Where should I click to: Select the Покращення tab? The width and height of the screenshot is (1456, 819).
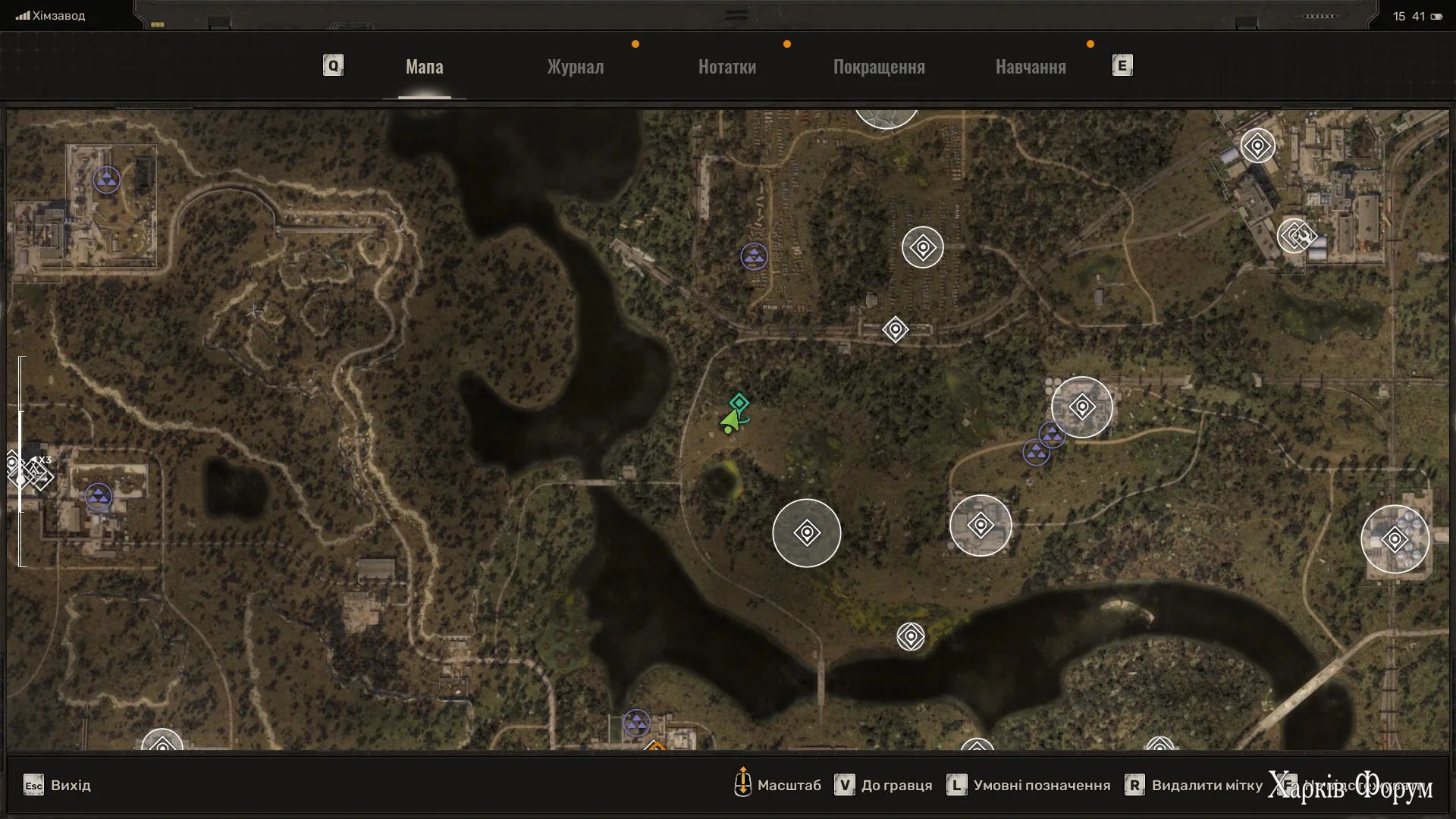pos(879,67)
